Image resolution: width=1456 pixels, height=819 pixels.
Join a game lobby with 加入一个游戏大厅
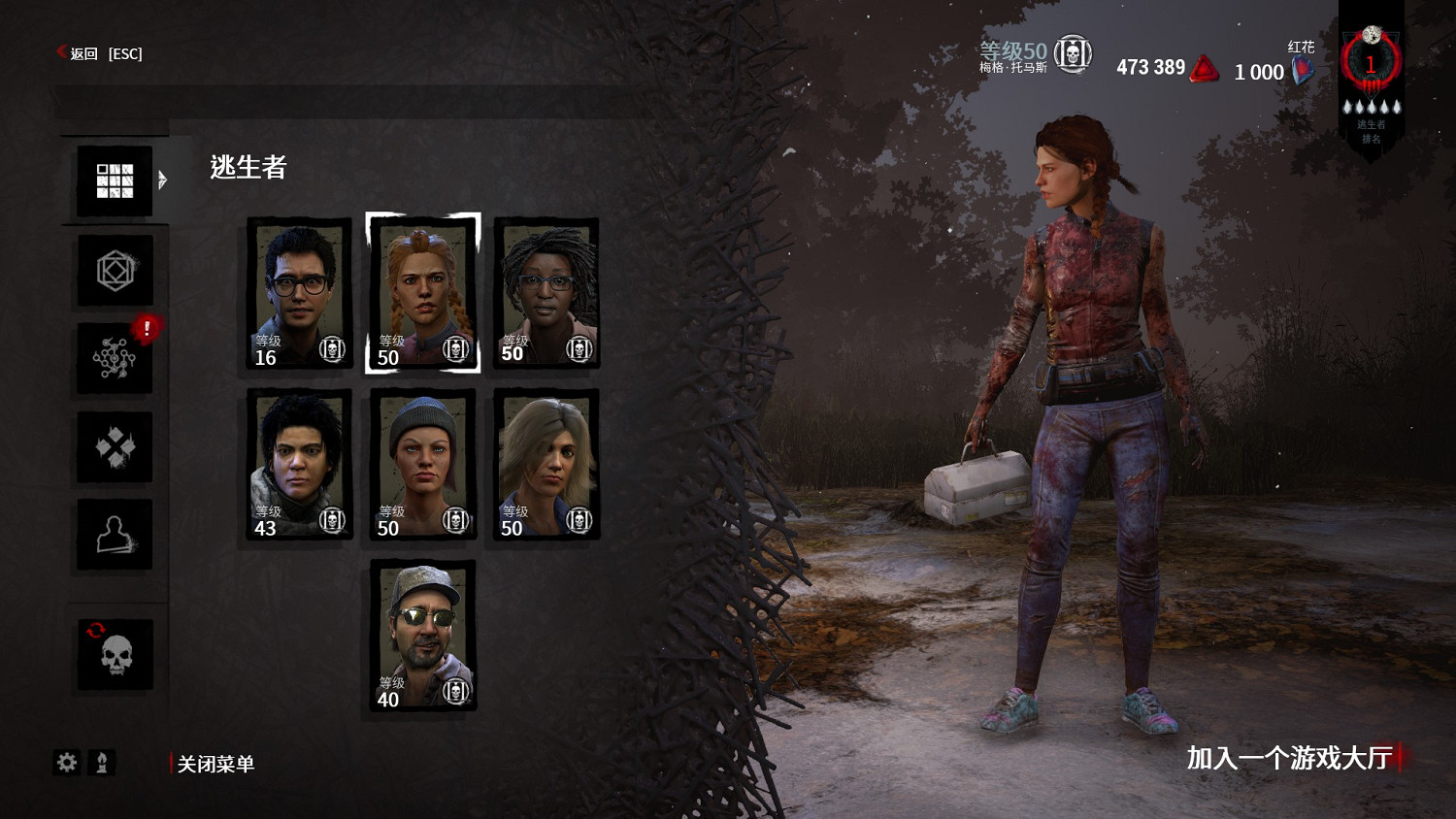(x=1289, y=758)
